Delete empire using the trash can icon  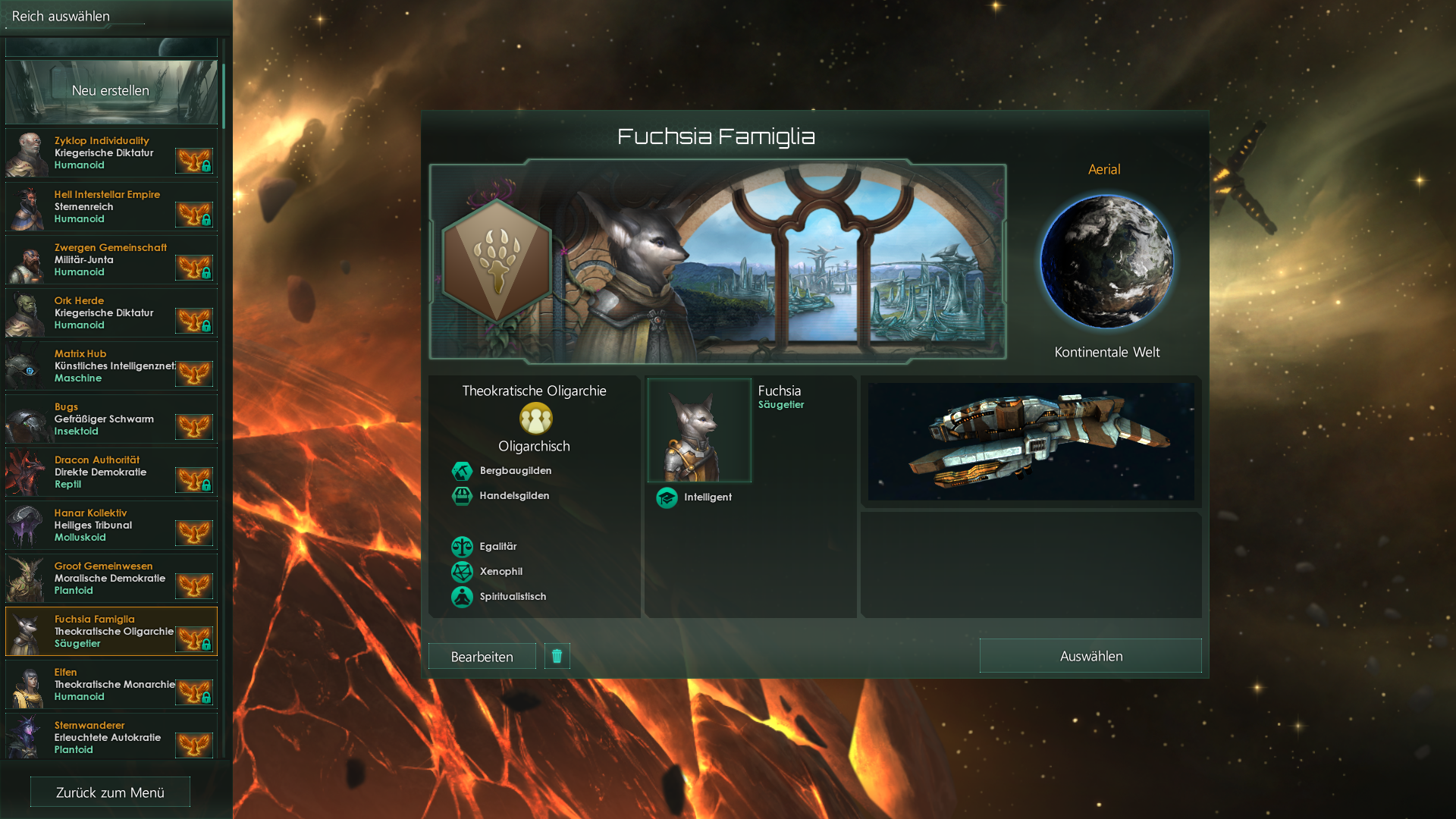(557, 656)
